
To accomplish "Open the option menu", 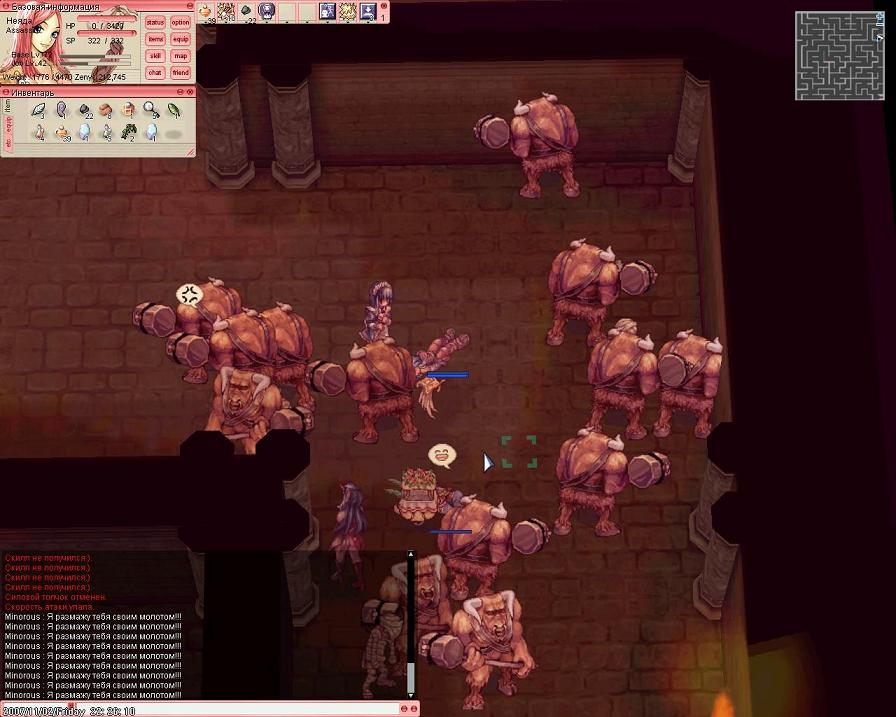I will (180, 22).
